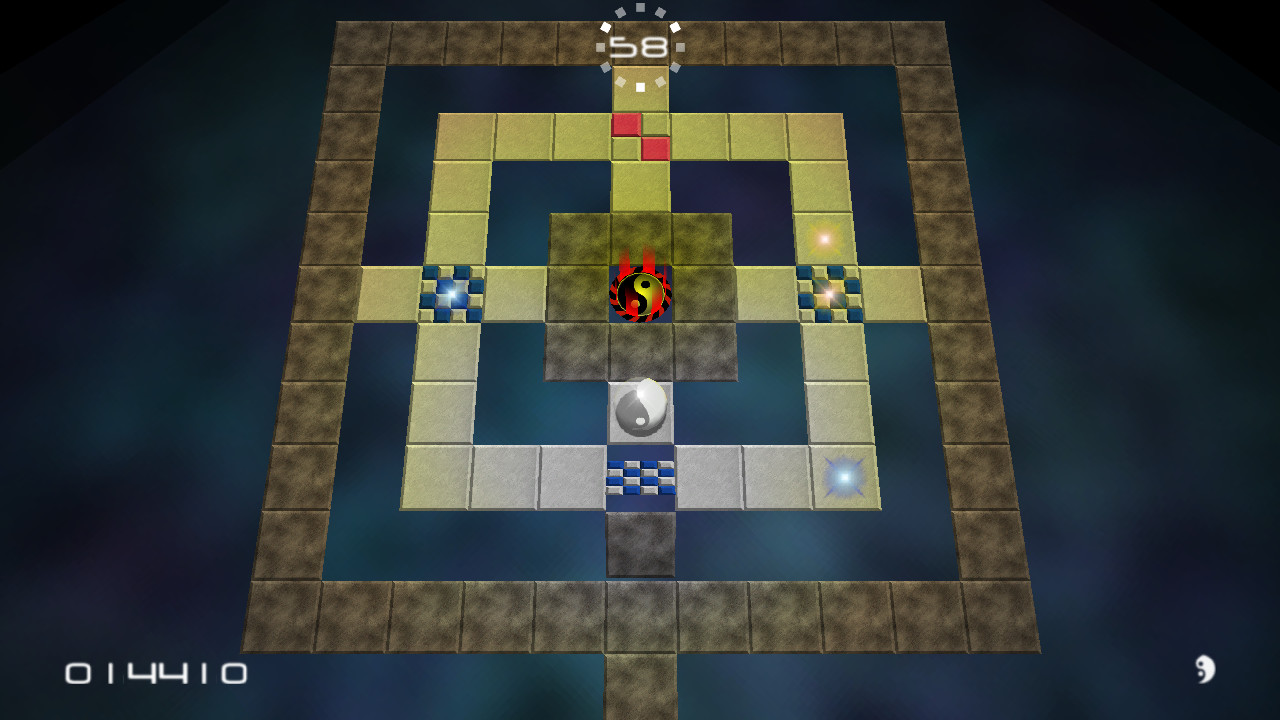Image resolution: width=1280 pixels, height=720 pixels.
Task: Select the flaming black yin-yang ball
Action: click(641, 293)
